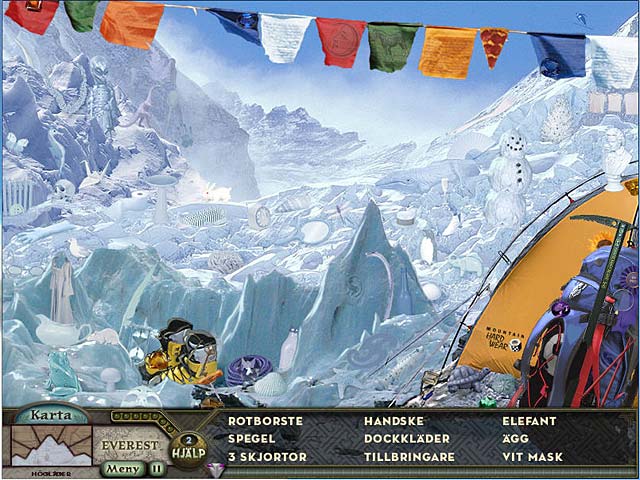The image size is (640, 480).
Task: Pause the game with the pause button
Action: 157,467
